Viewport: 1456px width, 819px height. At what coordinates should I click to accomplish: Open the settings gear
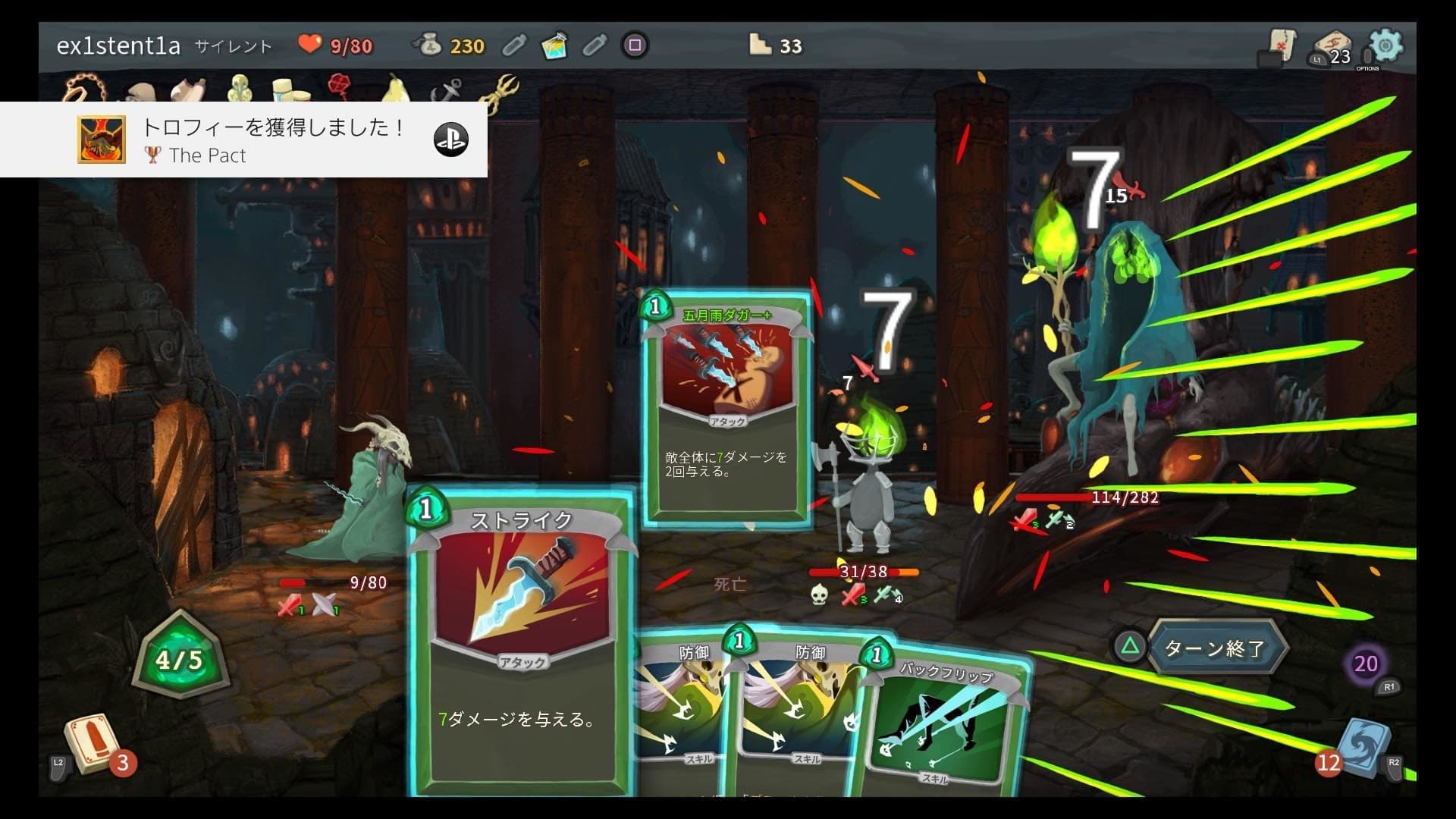(x=1385, y=45)
